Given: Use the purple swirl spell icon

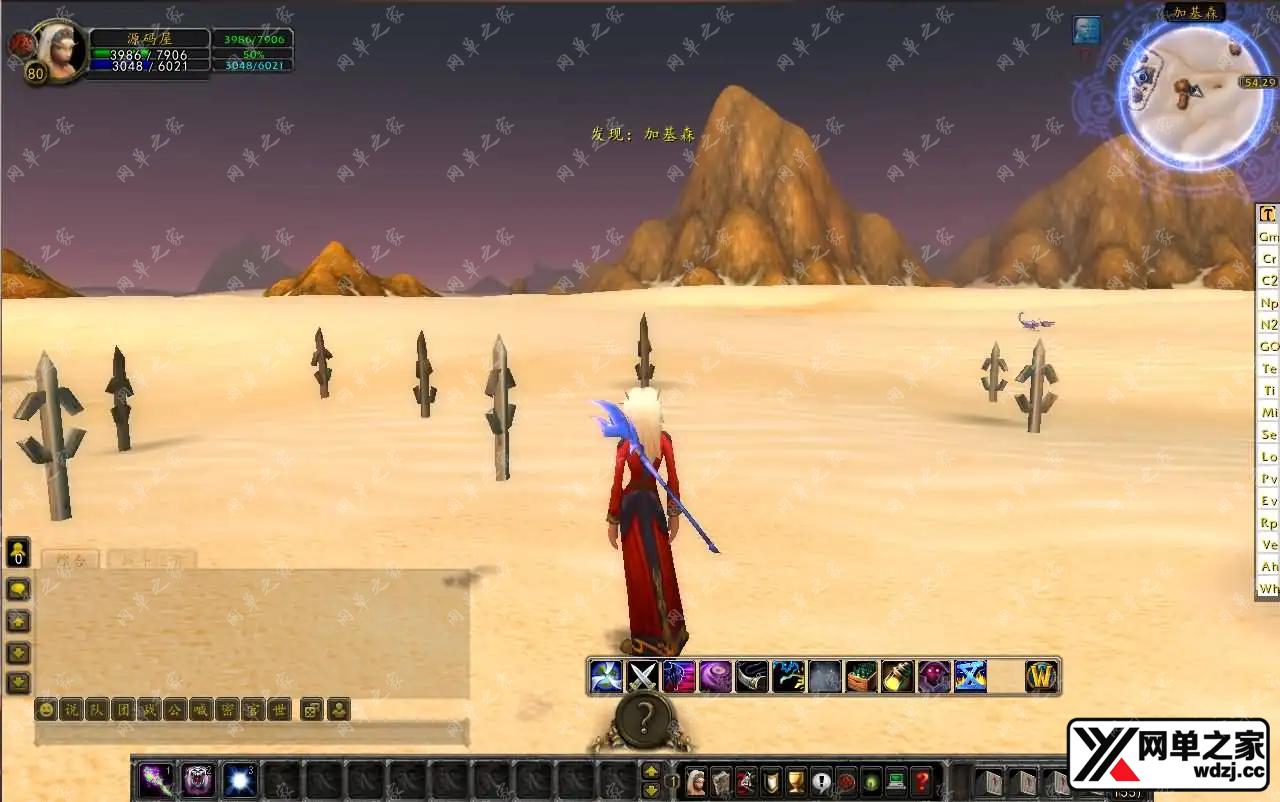Looking at the screenshot, I should pyautogui.click(x=715, y=677).
